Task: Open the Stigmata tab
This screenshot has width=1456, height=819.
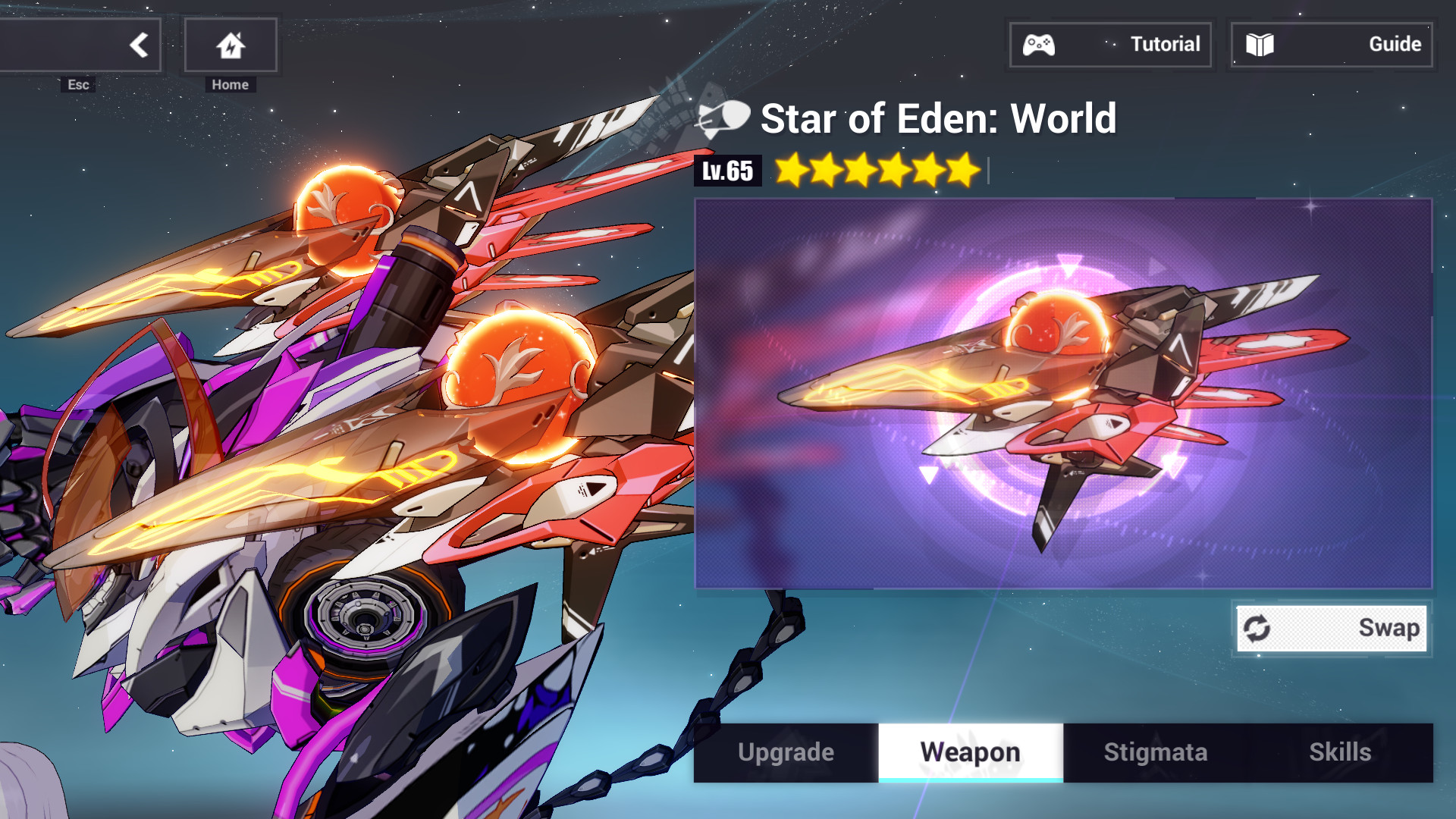Action: [x=1154, y=752]
